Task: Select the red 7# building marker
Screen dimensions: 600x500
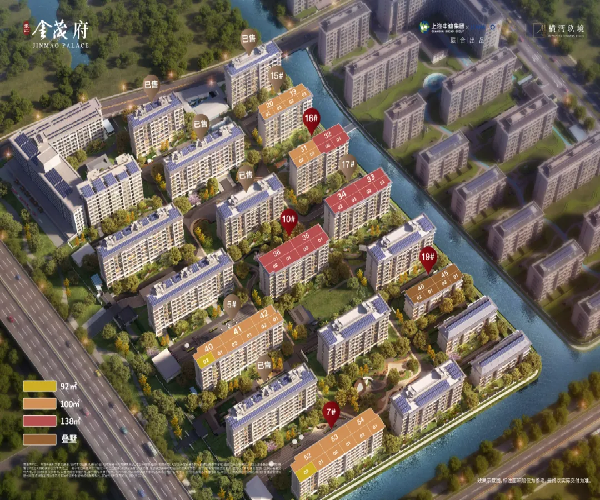Action: 332,410
